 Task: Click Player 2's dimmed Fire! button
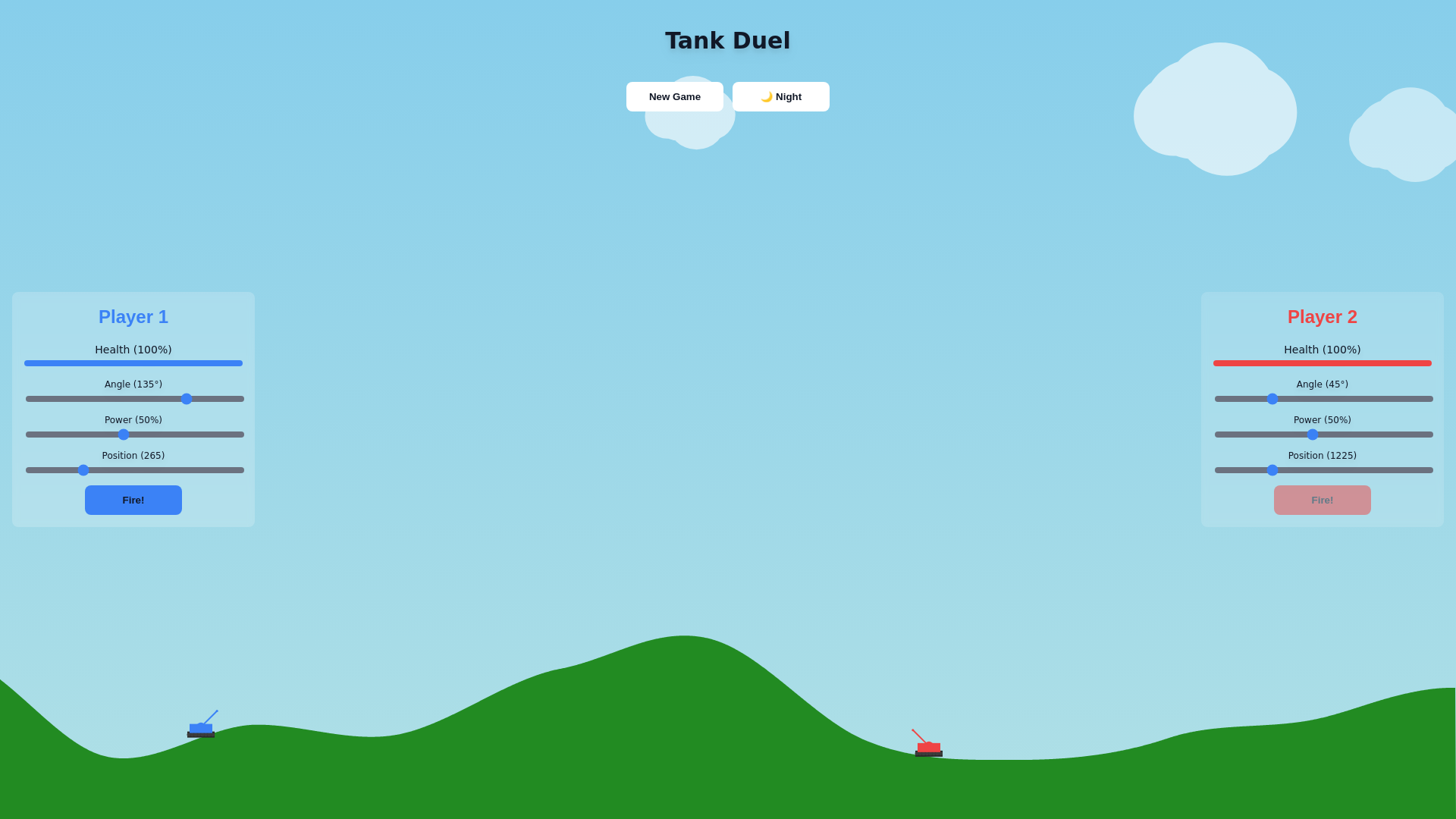coord(1322,500)
